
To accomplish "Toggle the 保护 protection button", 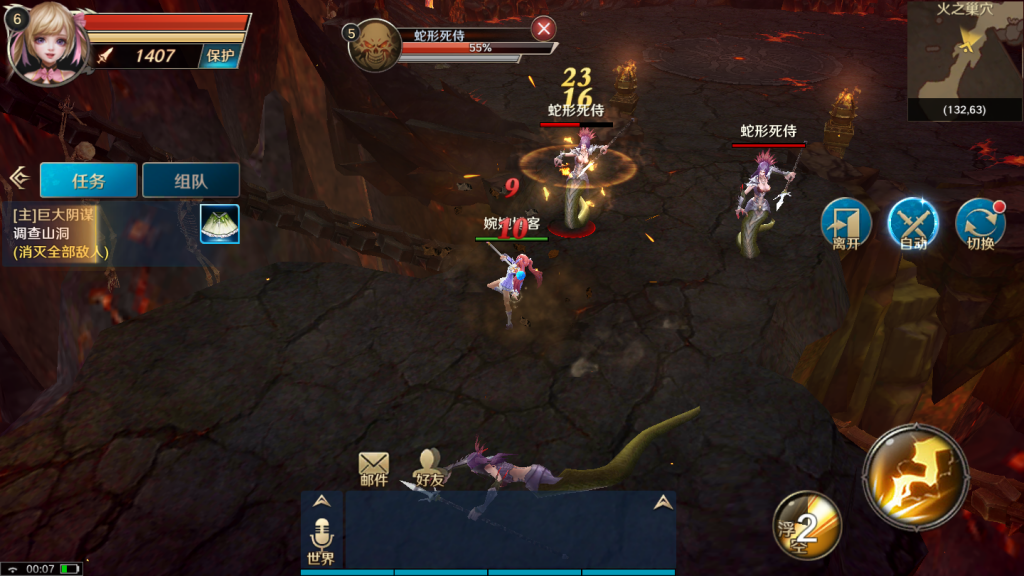I will pos(220,55).
